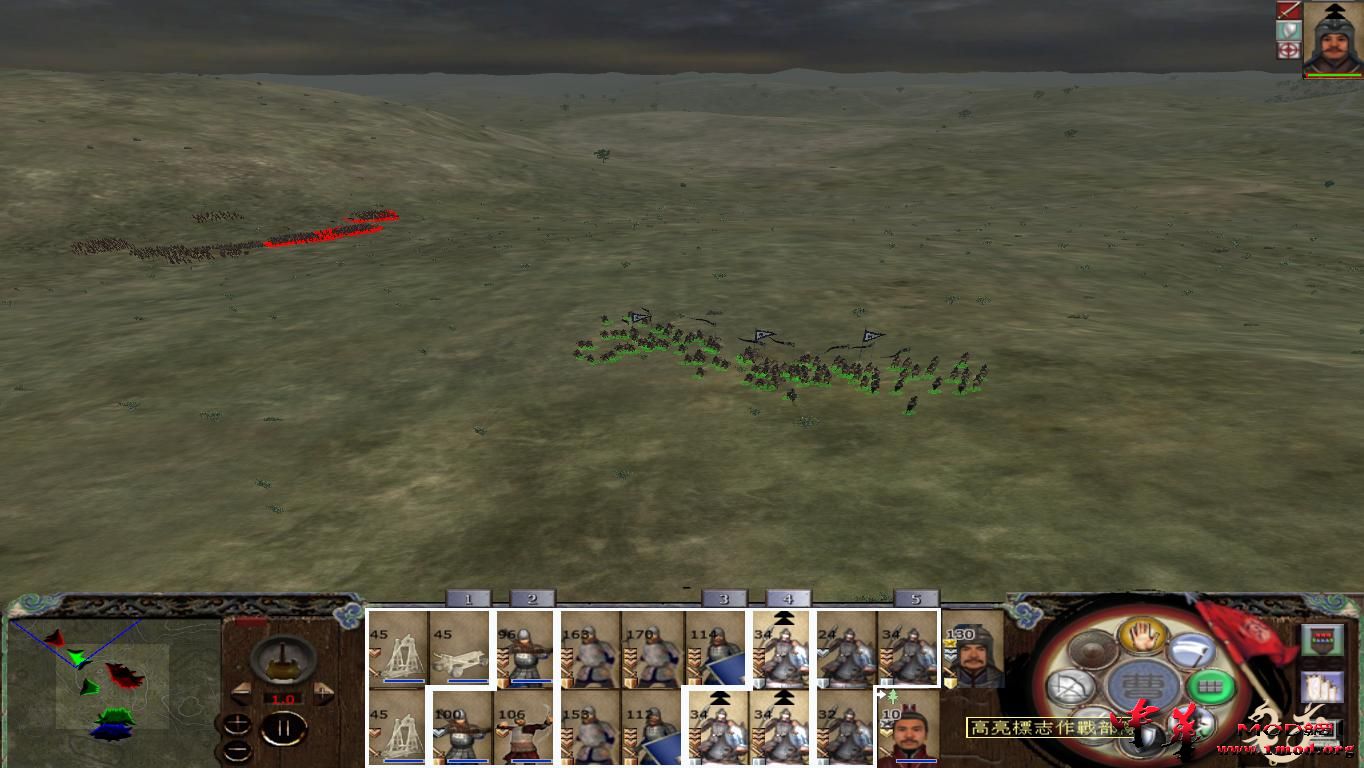
Task: Click the crossed sword weapon icon near general portrait
Action: (x=1288, y=11)
